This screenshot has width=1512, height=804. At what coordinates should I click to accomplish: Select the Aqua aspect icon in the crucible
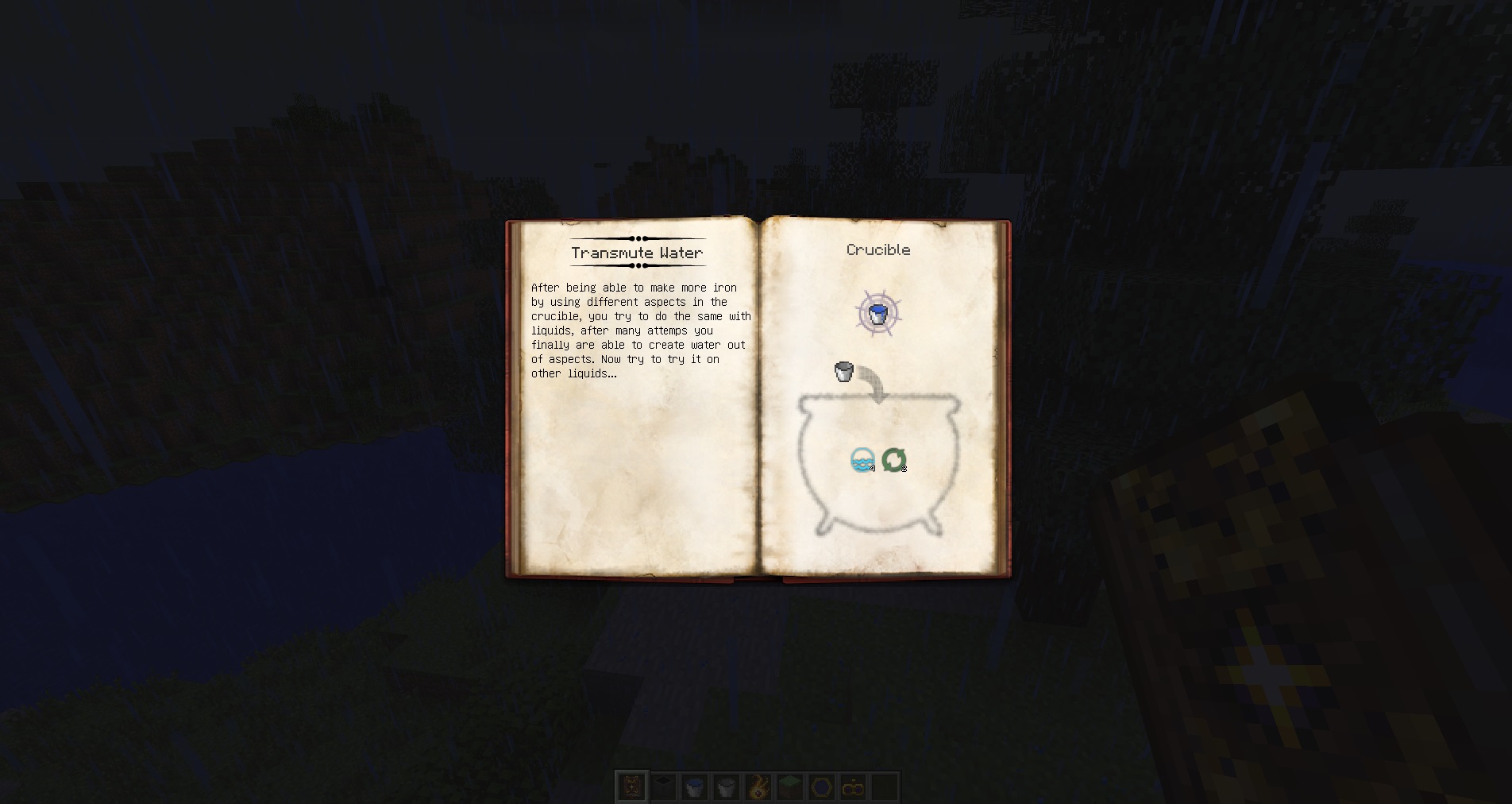862,459
